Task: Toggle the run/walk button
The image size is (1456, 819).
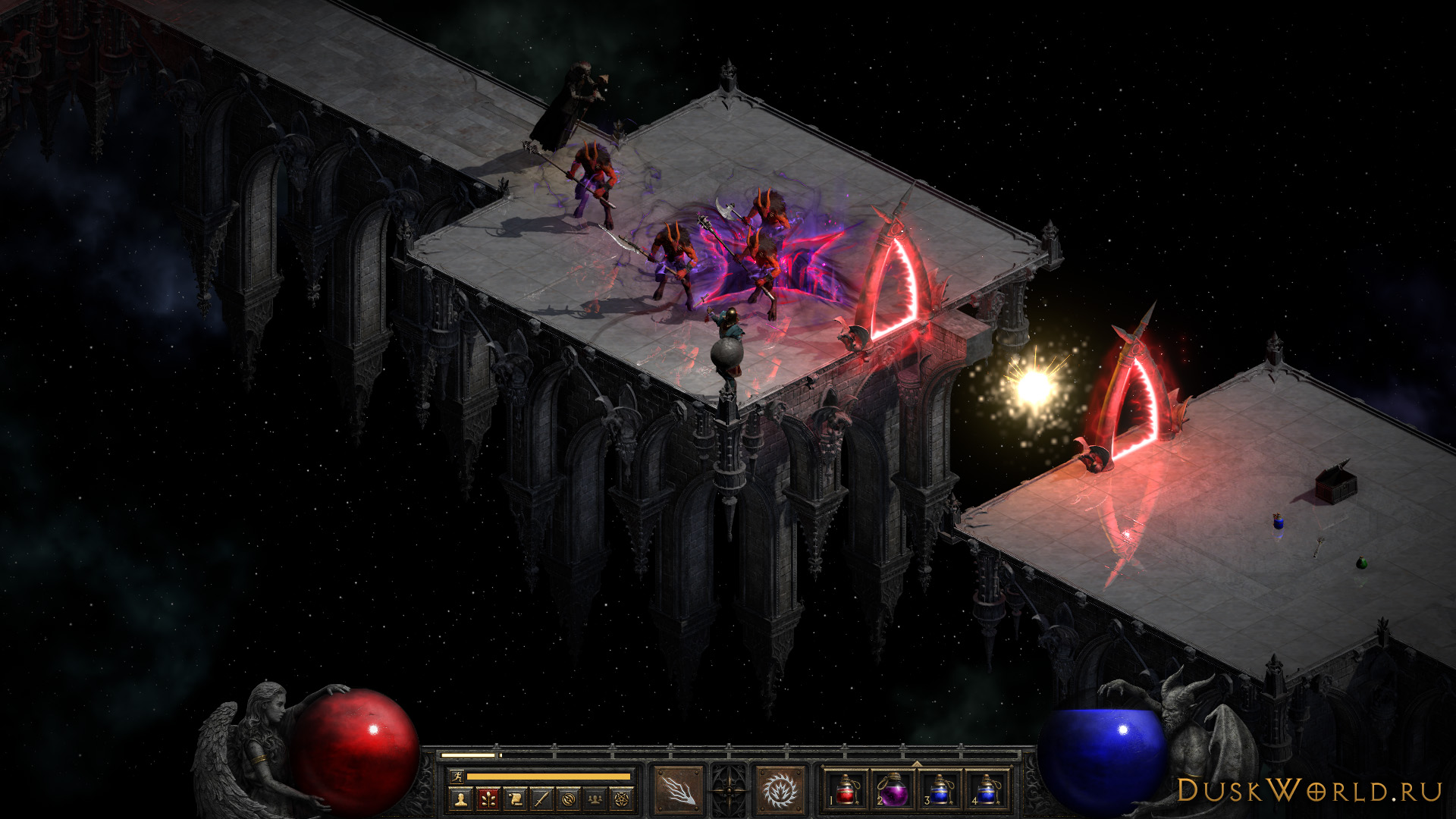Action: click(x=455, y=776)
